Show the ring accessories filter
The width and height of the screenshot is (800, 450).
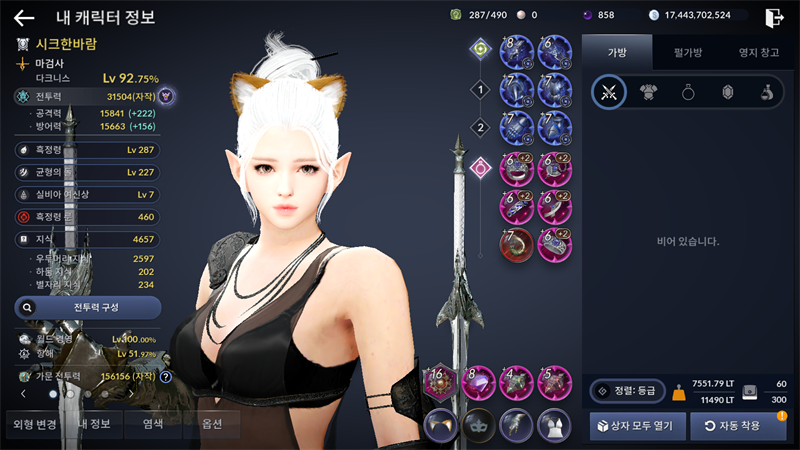click(x=689, y=93)
